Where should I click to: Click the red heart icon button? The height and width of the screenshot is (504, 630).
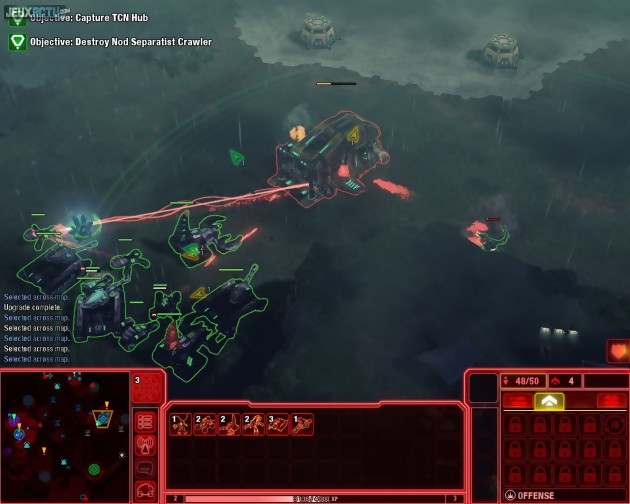tap(617, 352)
